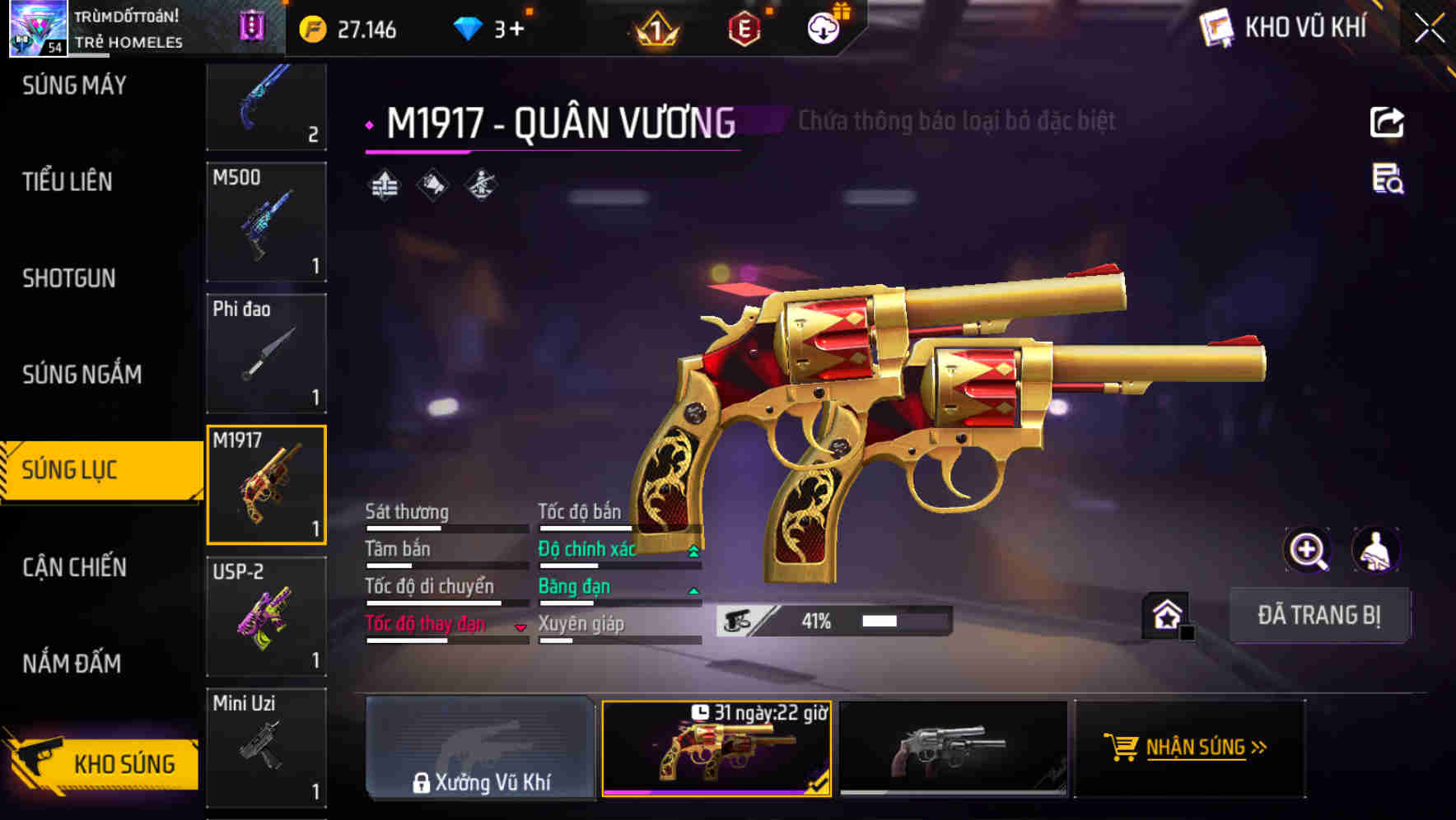Viewport: 1456px width, 820px height.
Task: Toggle the locked Xưởng Vũ Khí skin slot
Action: 480,749
